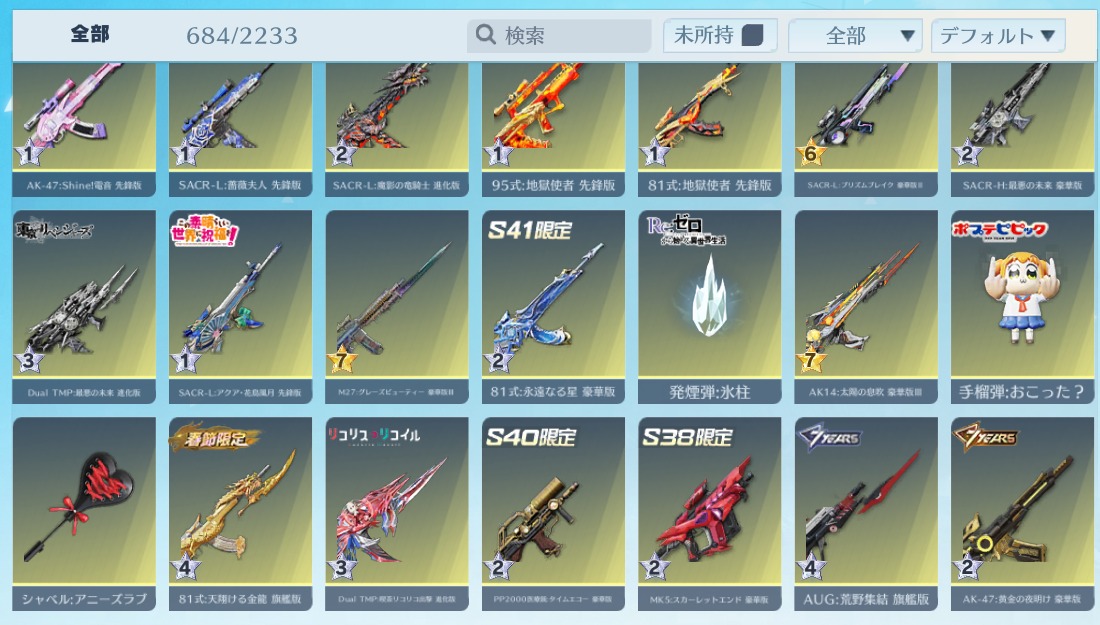Pick the シャベル:アニーズラブ heart shovel
Screen dimensions: 1100x625
pyautogui.click(x=84, y=512)
